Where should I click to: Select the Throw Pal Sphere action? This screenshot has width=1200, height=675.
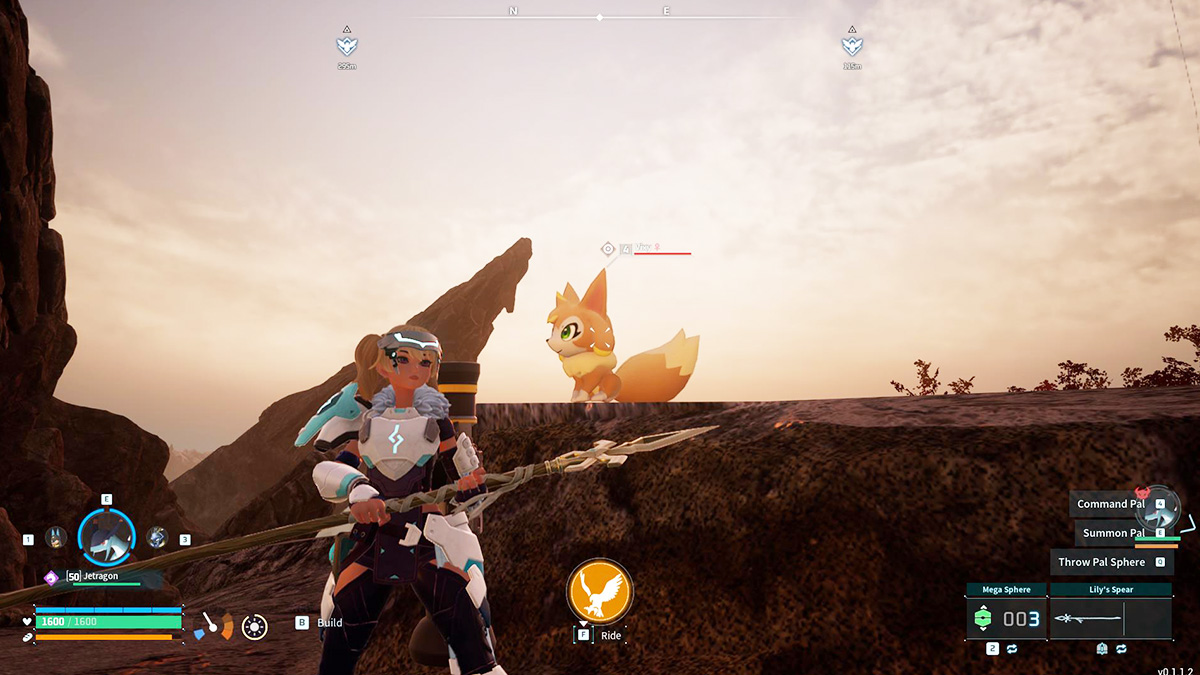[1101, 562]
